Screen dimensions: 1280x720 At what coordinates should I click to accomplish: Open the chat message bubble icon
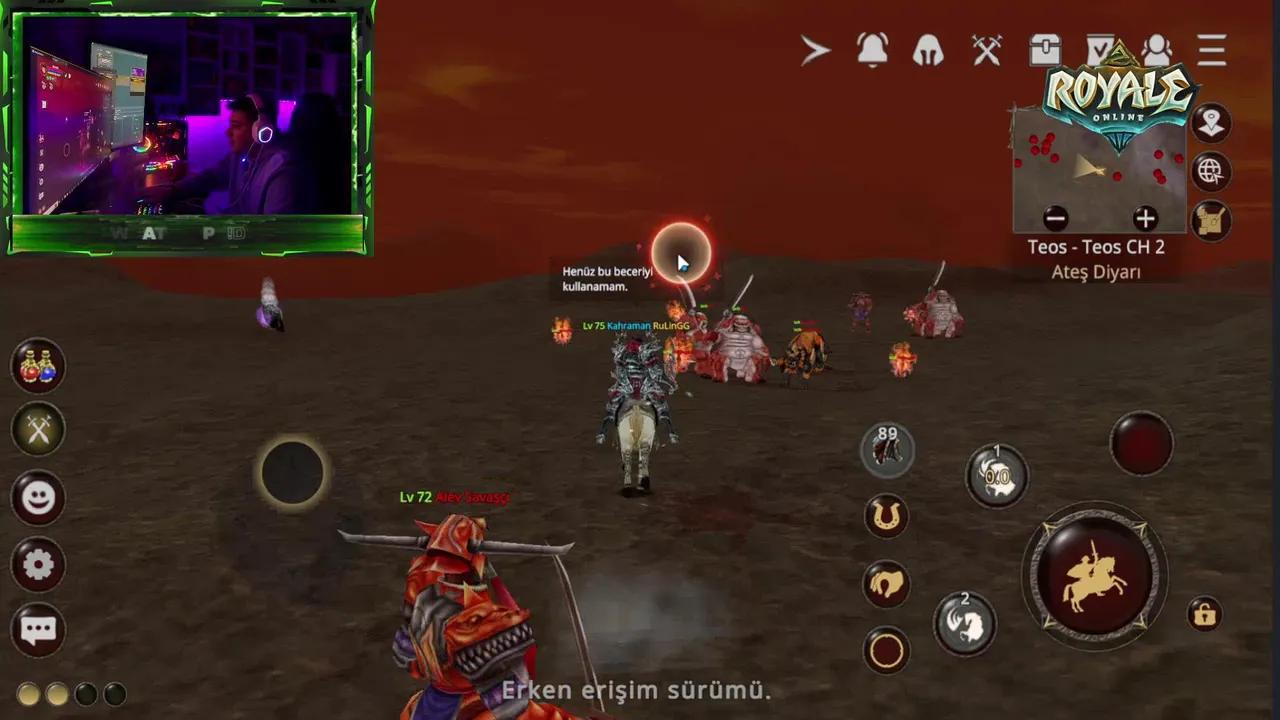click(x=37, y=630)
